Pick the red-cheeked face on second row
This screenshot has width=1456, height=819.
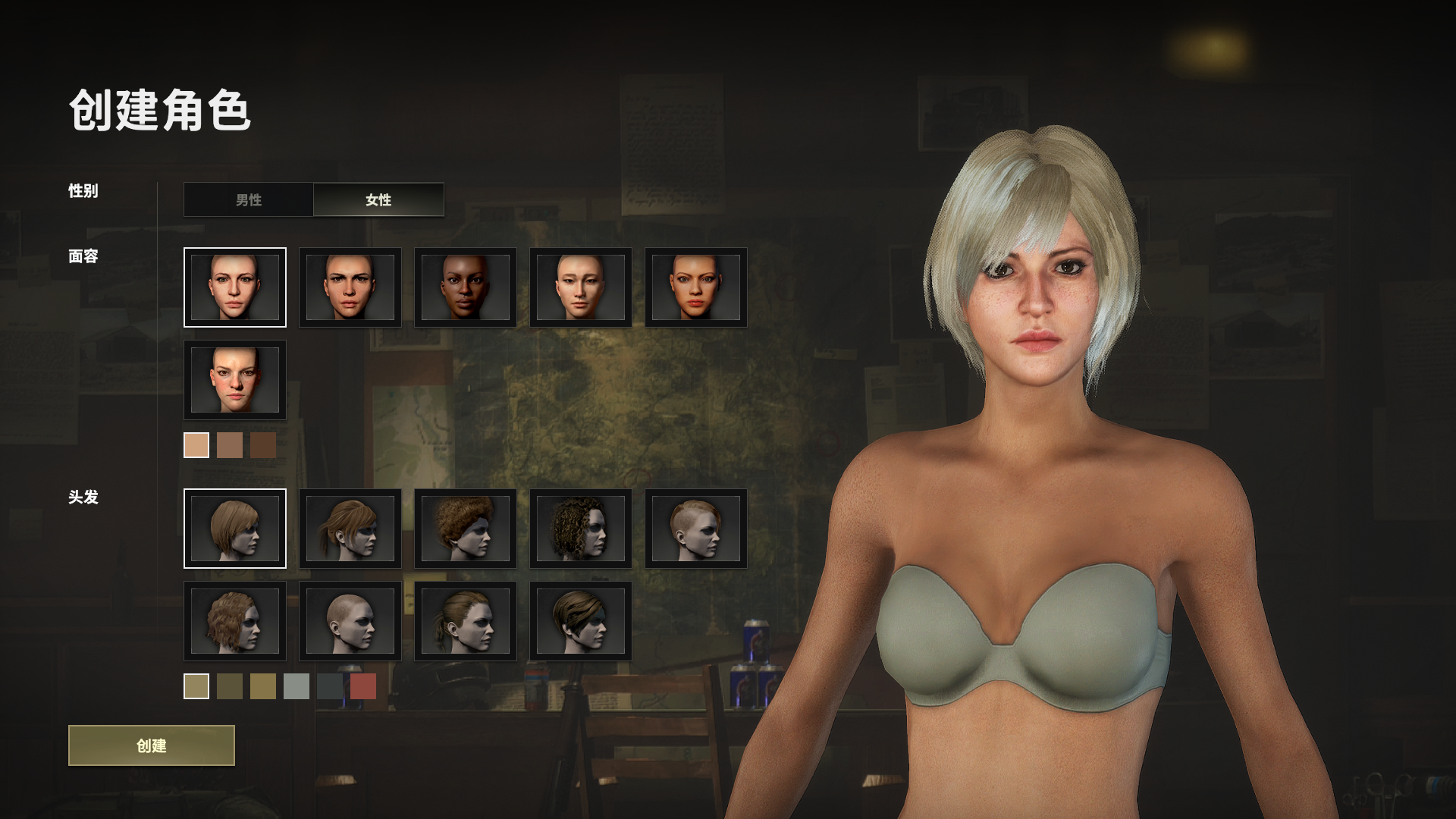tap(235, 380)
